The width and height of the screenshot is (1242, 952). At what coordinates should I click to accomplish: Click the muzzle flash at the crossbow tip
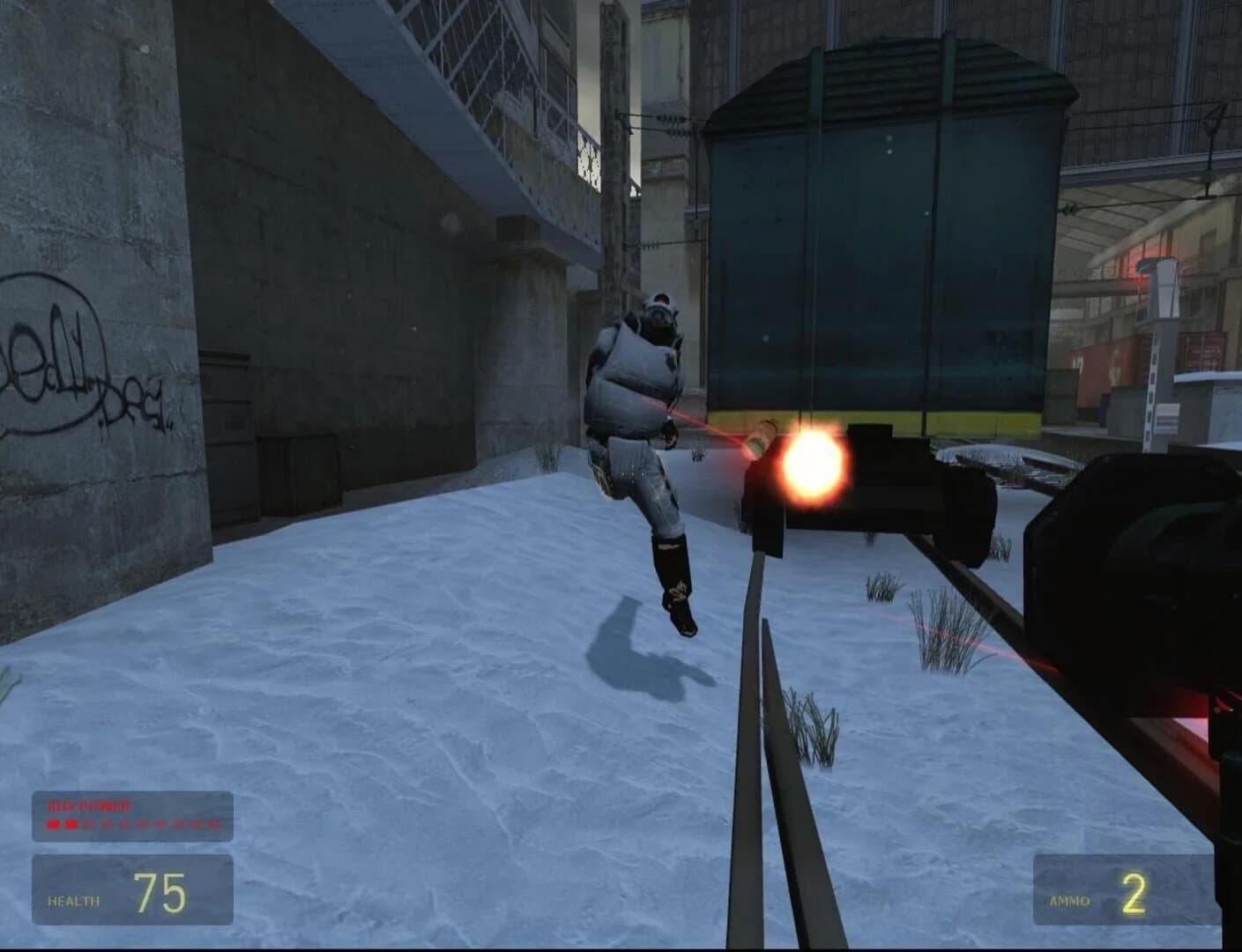809,467
